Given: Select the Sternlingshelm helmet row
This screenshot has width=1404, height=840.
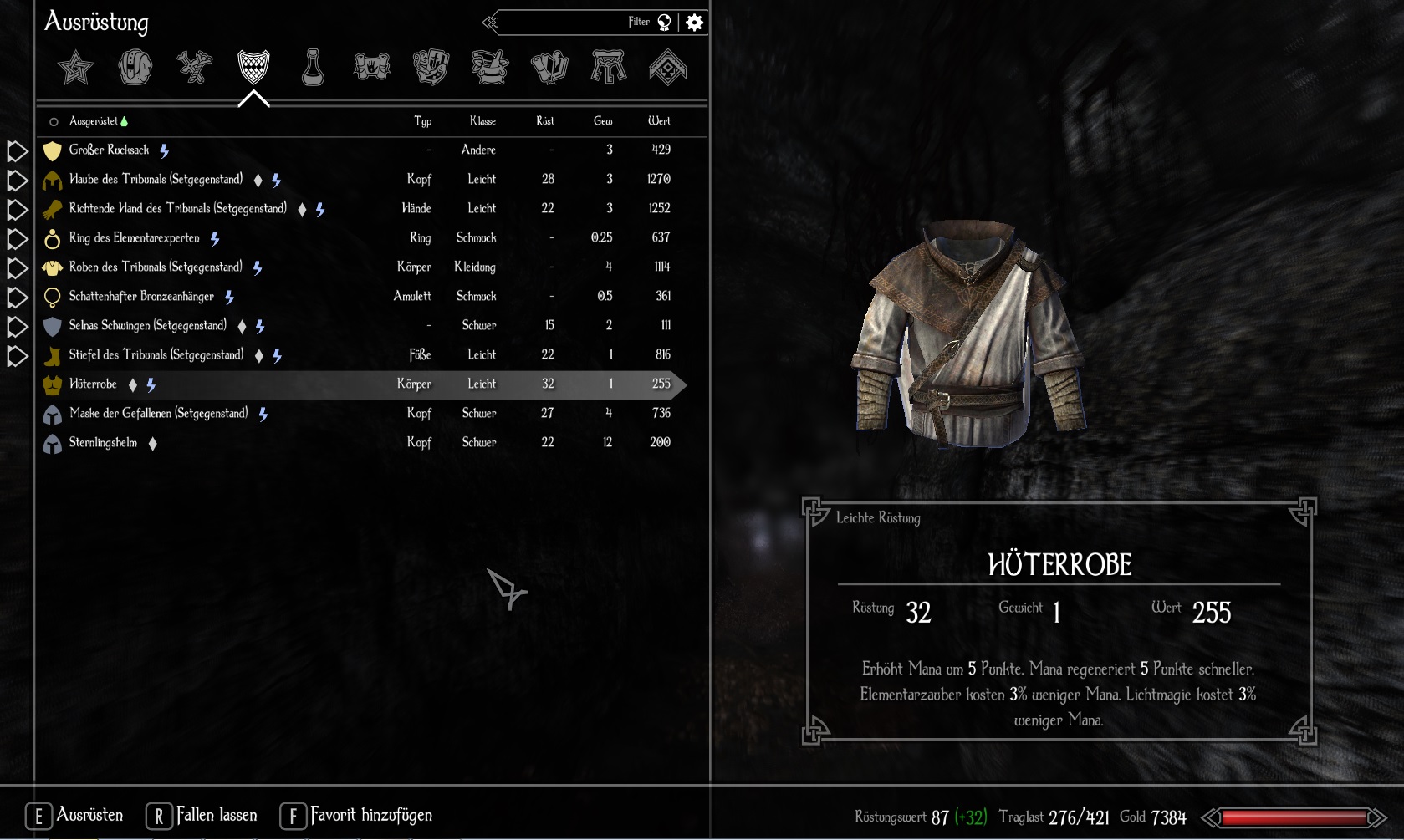Looking at the screenshot, I should (103, 443).
